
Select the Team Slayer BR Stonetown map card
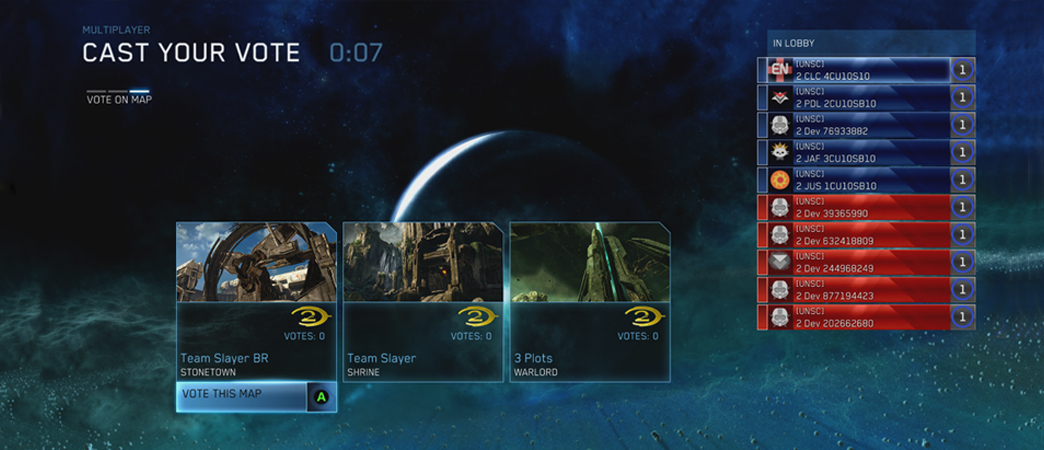click(256, 300)
